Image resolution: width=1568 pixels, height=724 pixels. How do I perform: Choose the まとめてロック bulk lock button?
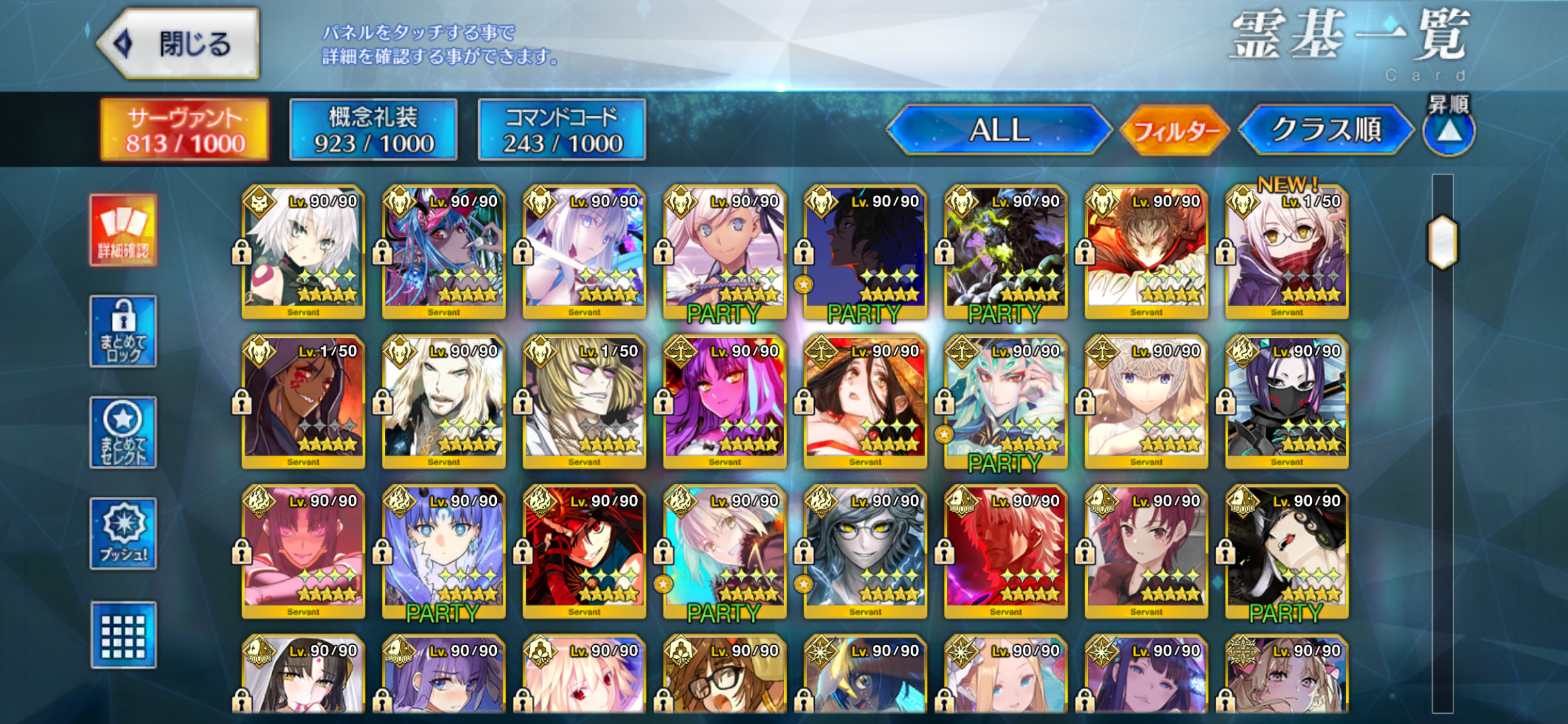[123, 331]
